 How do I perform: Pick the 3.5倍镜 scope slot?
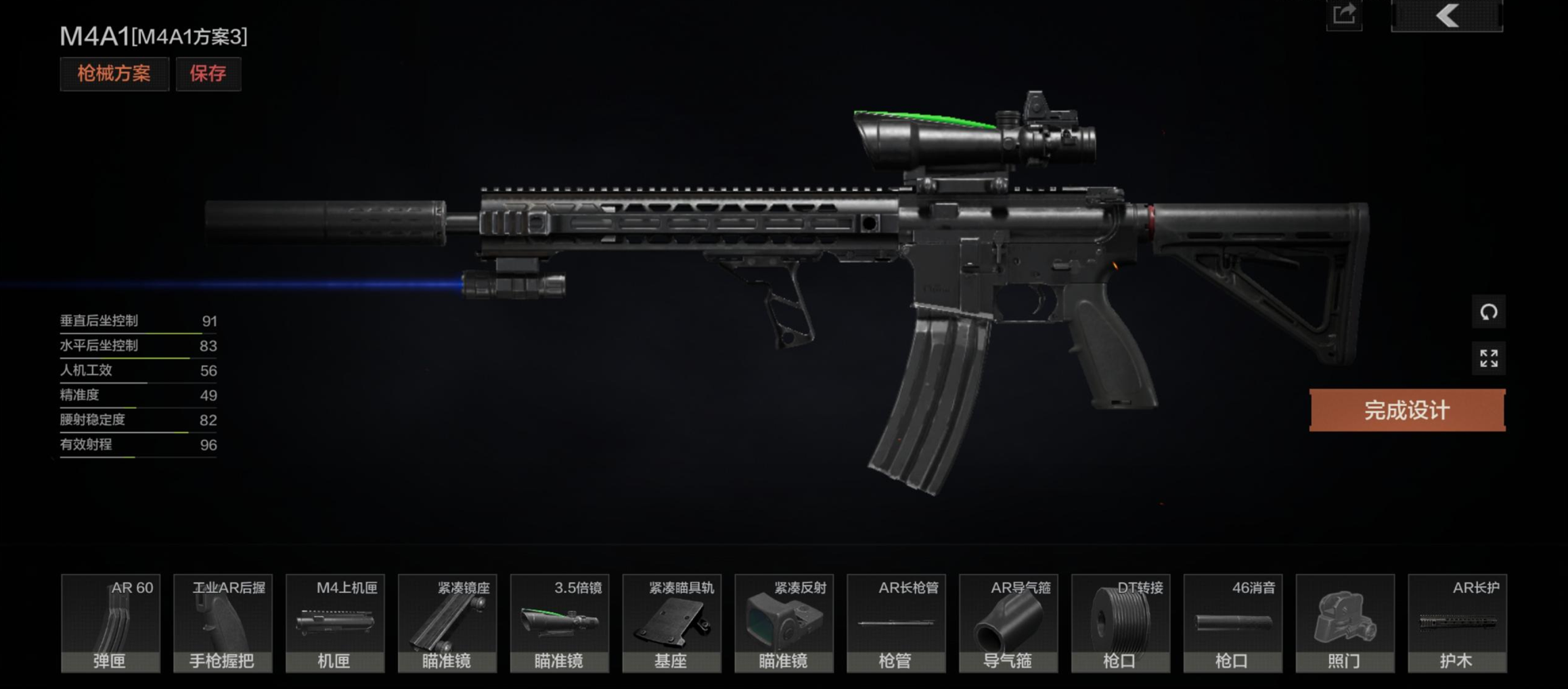(x=560, y=623)
